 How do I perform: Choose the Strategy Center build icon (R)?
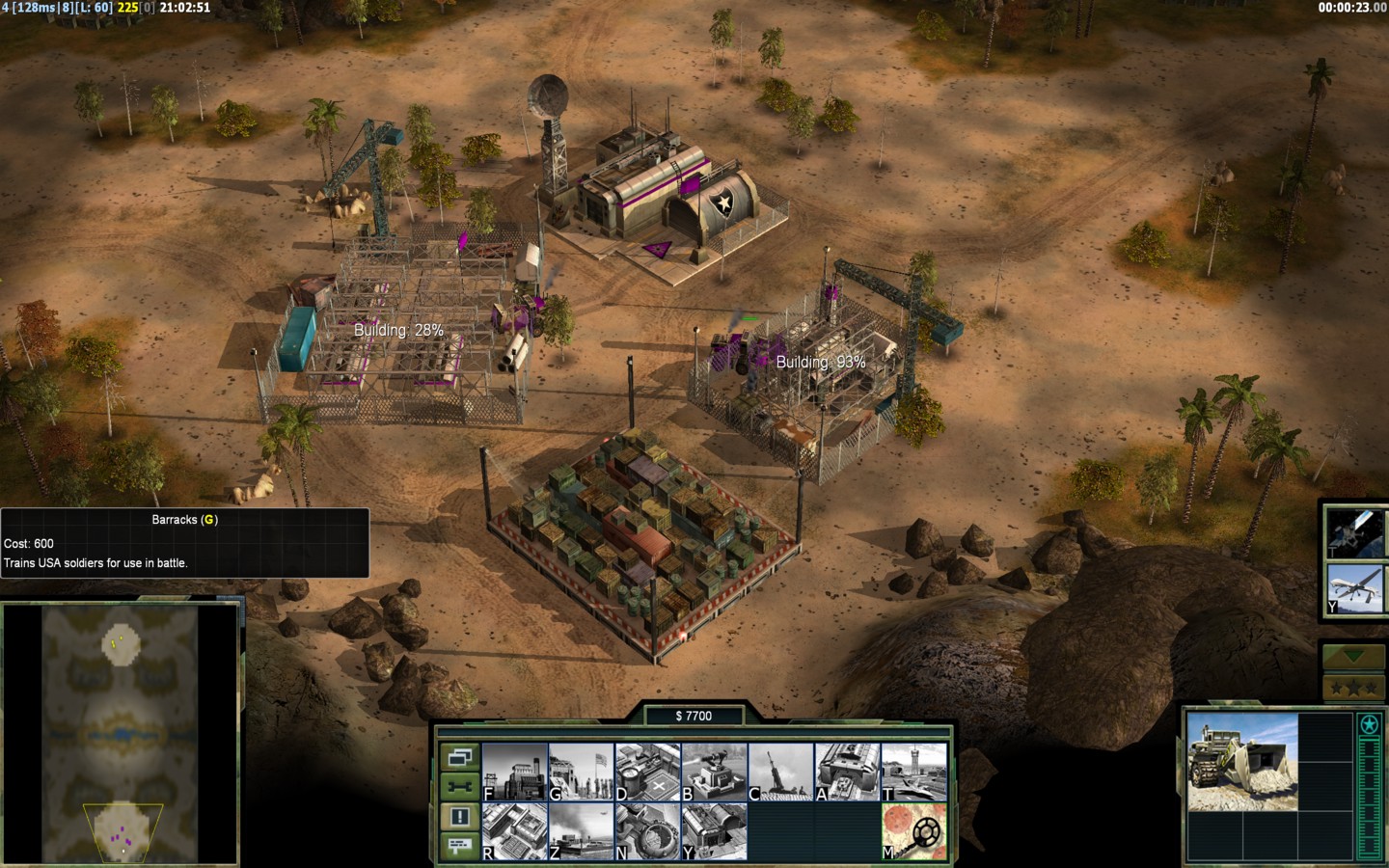(515, 831)
